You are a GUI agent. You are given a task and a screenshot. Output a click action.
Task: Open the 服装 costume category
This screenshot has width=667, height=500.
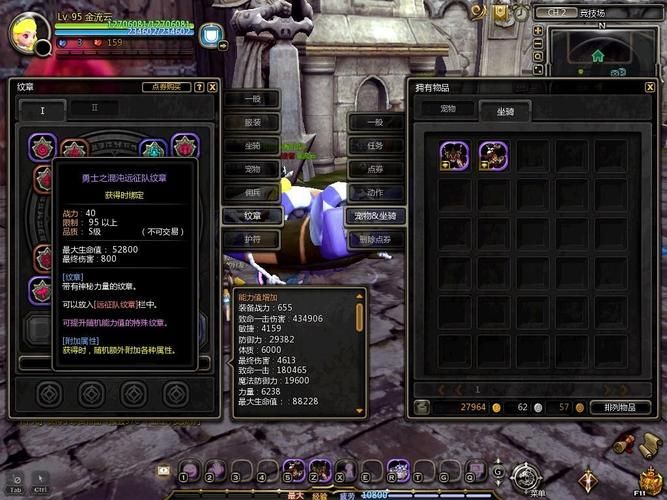(x=251, y=122)
